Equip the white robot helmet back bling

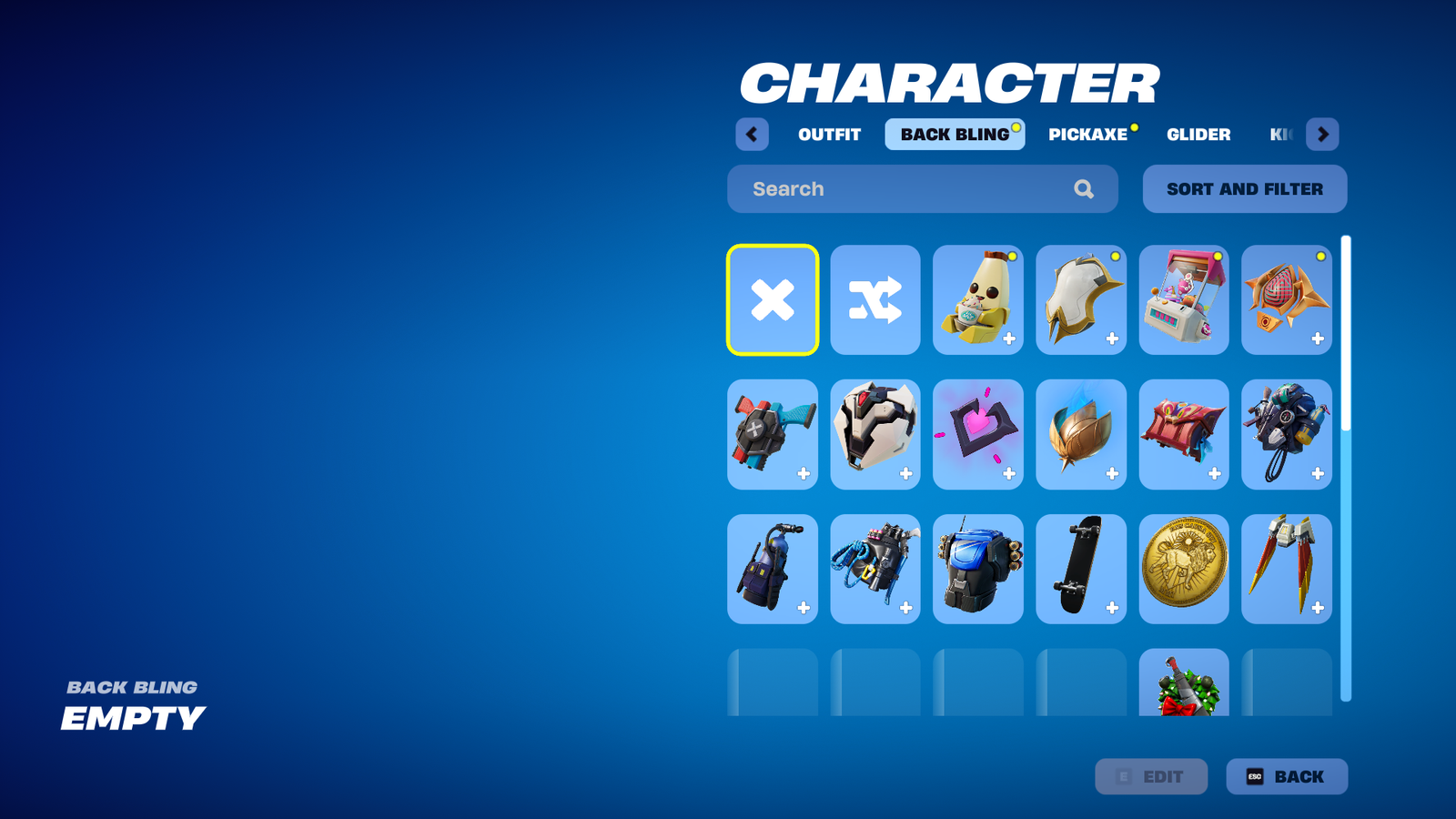(875, 435)
